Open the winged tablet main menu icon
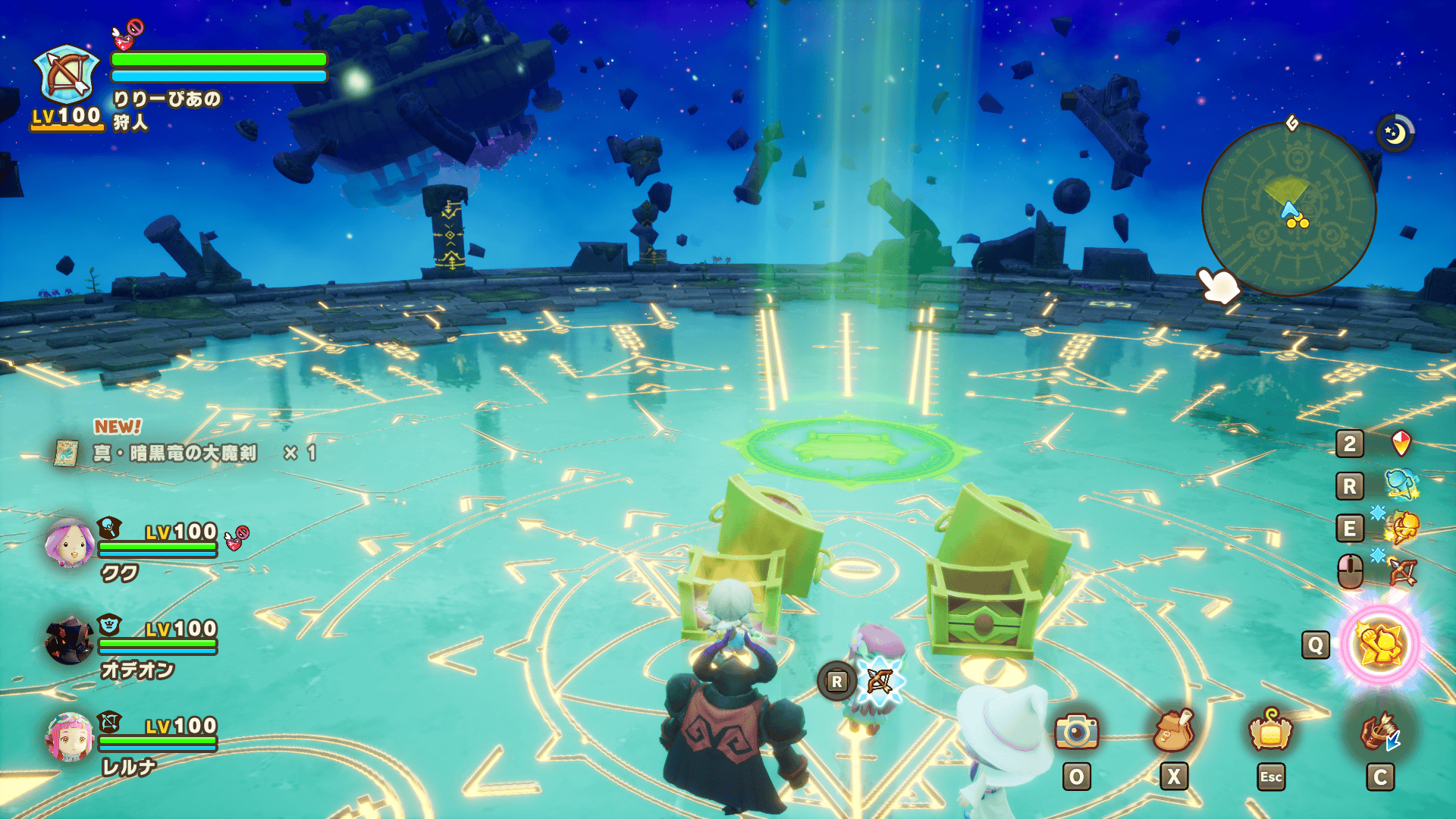The image size is (1456, 819). pyautogui.click(x=1270, y=732)
